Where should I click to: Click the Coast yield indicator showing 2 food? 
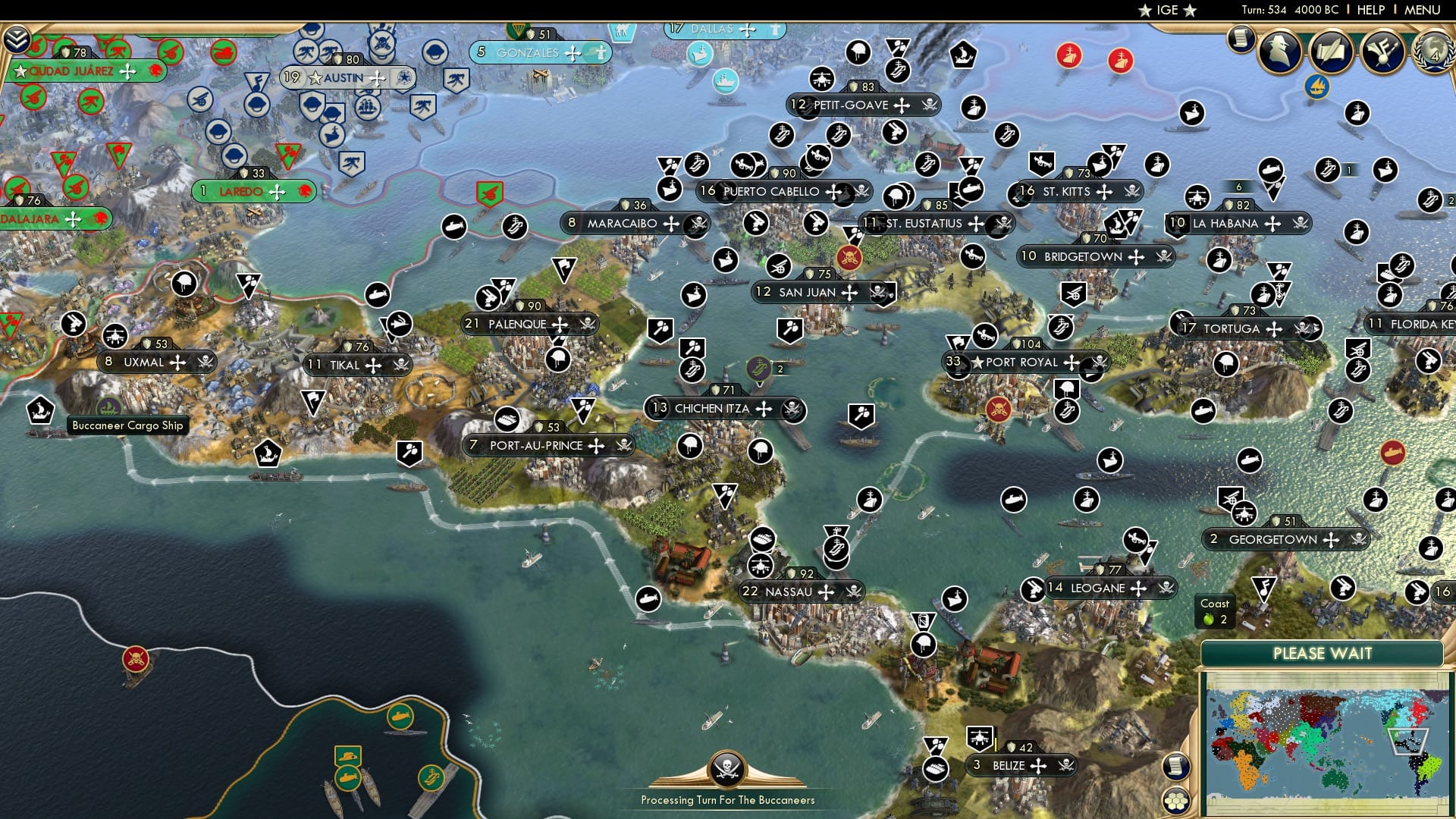coord(1215,611)
